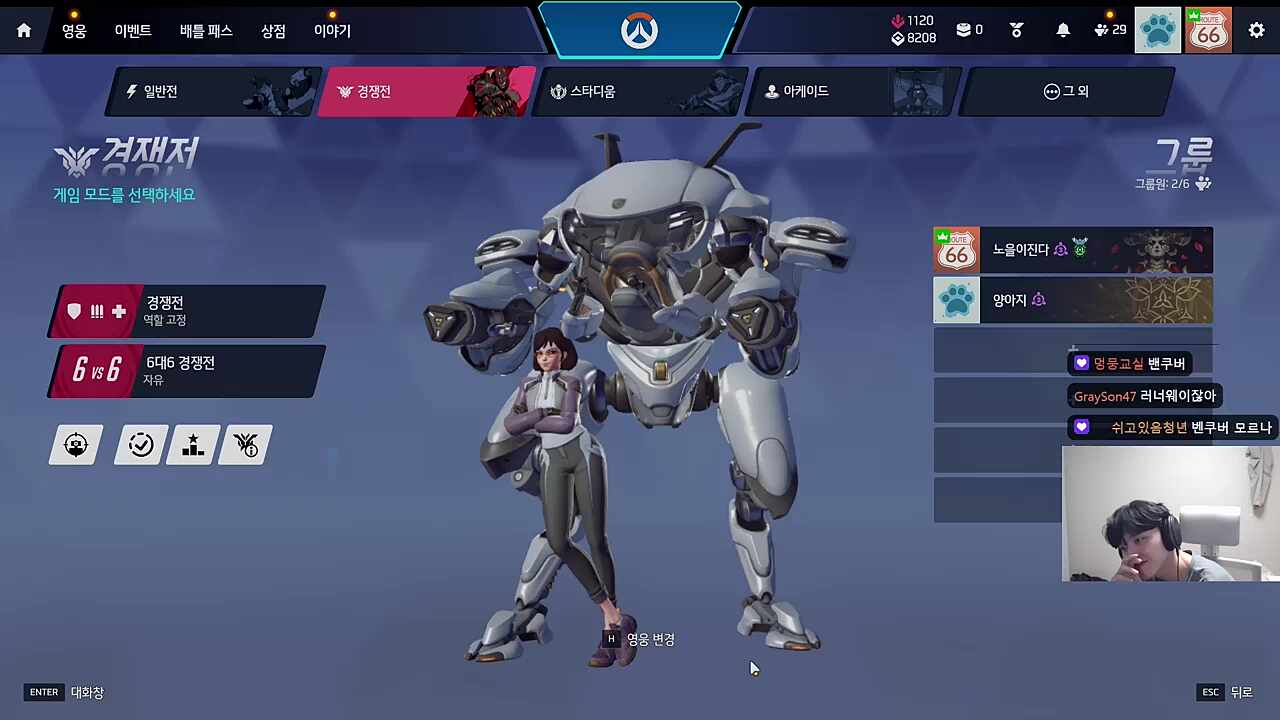Open the settings gear menu
This screenshot has height=720, width=1280.
[x=1256, y=31]
